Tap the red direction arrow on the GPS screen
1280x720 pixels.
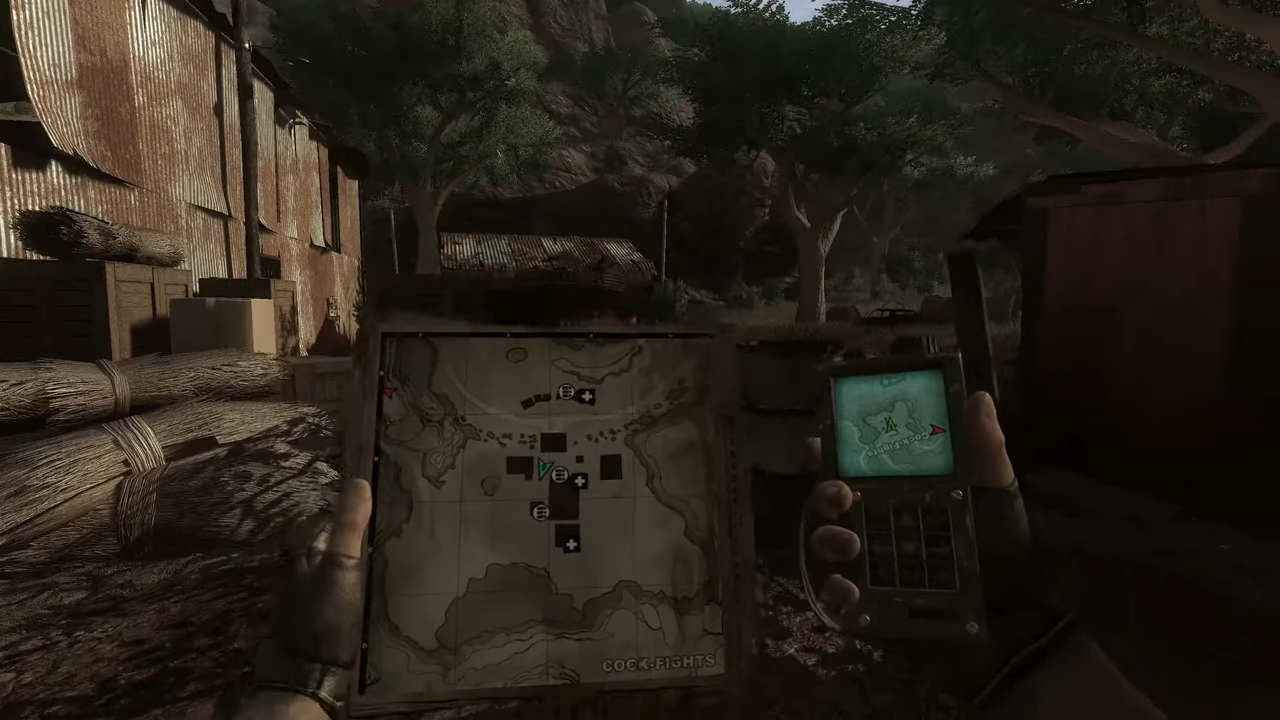pos(937,430)
